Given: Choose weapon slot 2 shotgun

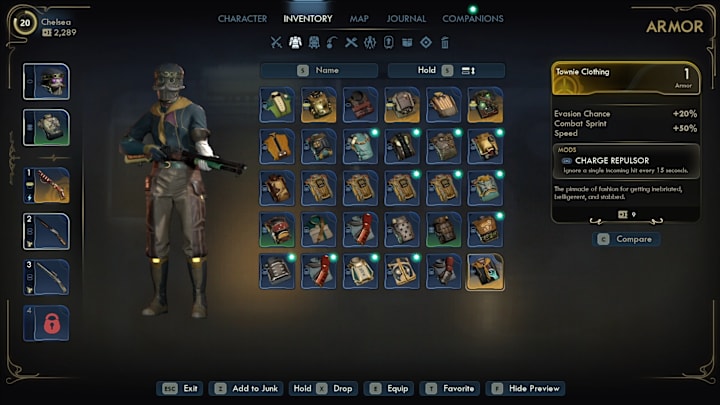Looking at the screenshot, I should 47,231.
